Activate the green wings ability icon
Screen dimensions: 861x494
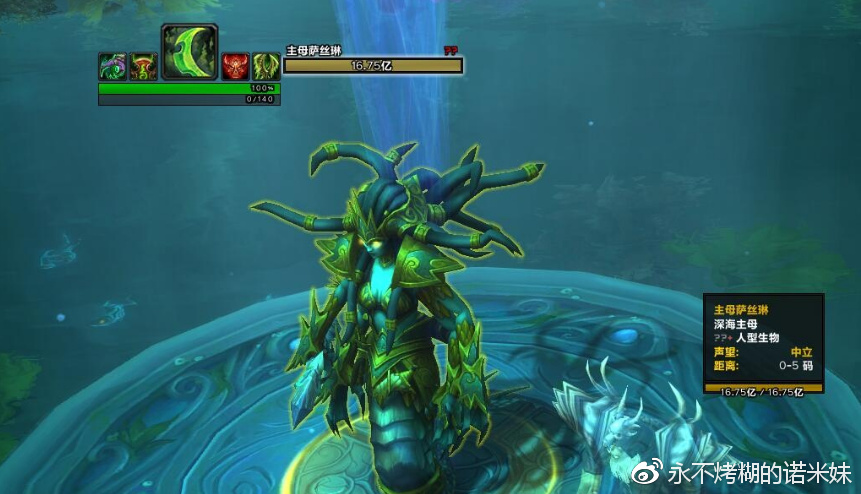tap(265, 67)
